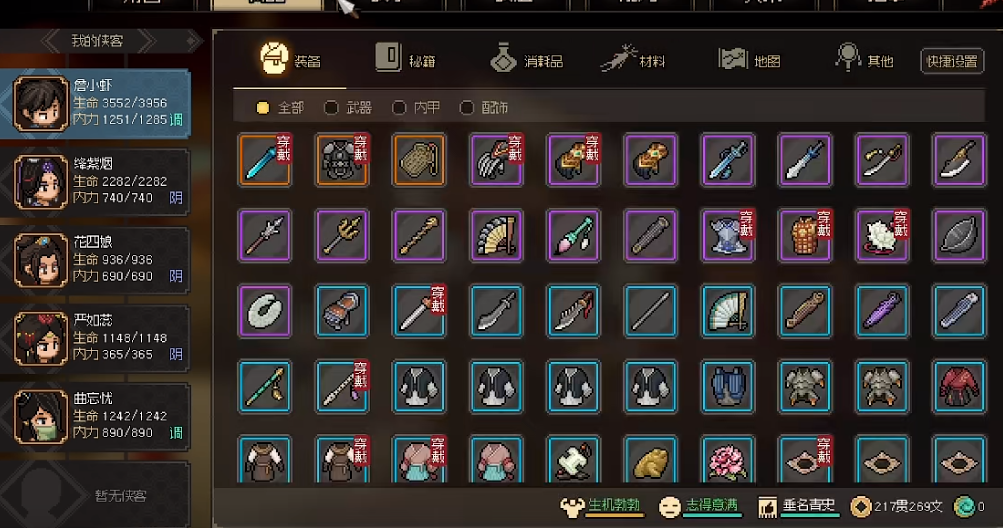Pick the purple umbrella weapon slot
Screen dimensions: 1003x528
click(x=881, y=310)
